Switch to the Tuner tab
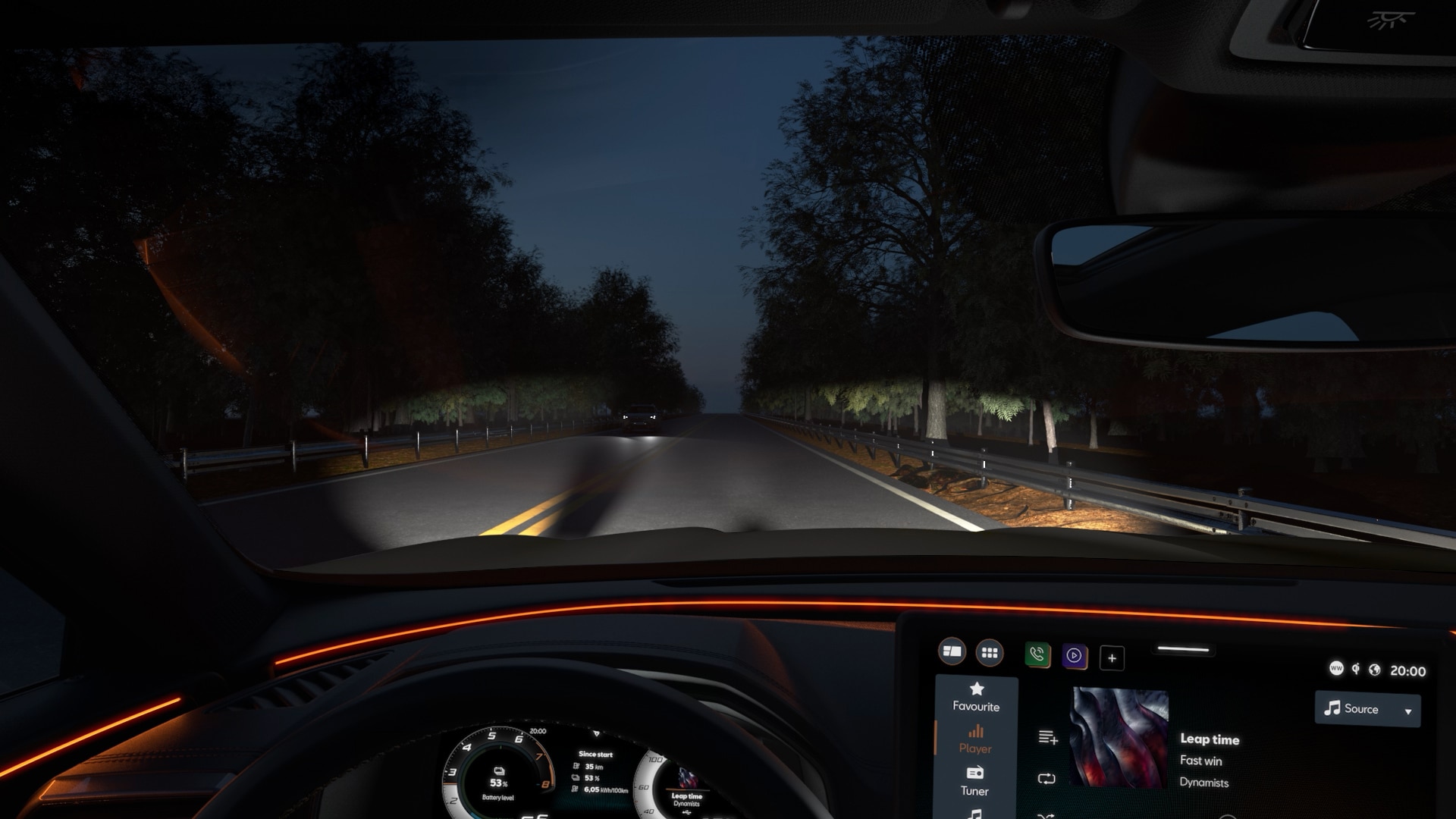Screen dimensions: 1456x819 pos(974,781)
